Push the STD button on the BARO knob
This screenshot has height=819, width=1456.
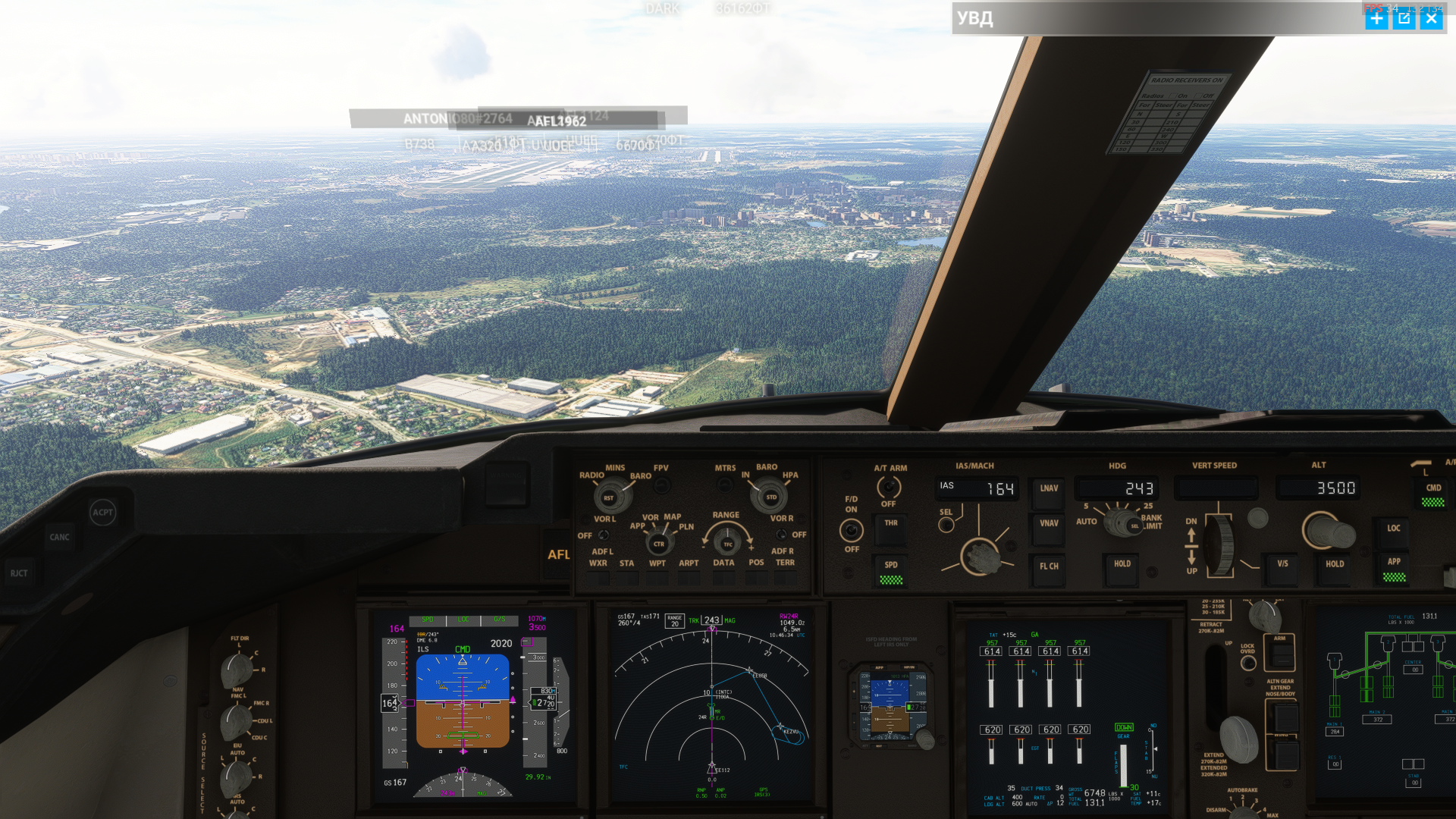point(770,497)
